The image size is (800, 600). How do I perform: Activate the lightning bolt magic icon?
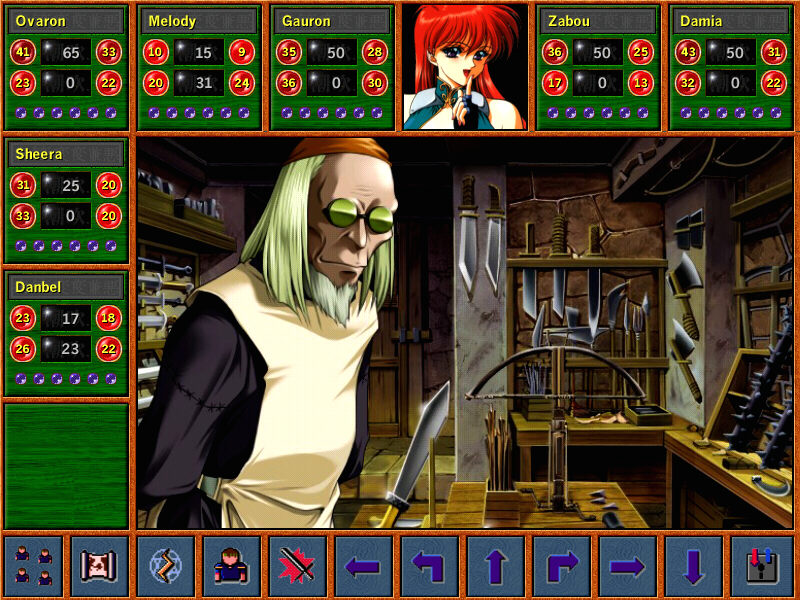pyautogui.click(x=166, y=566)
